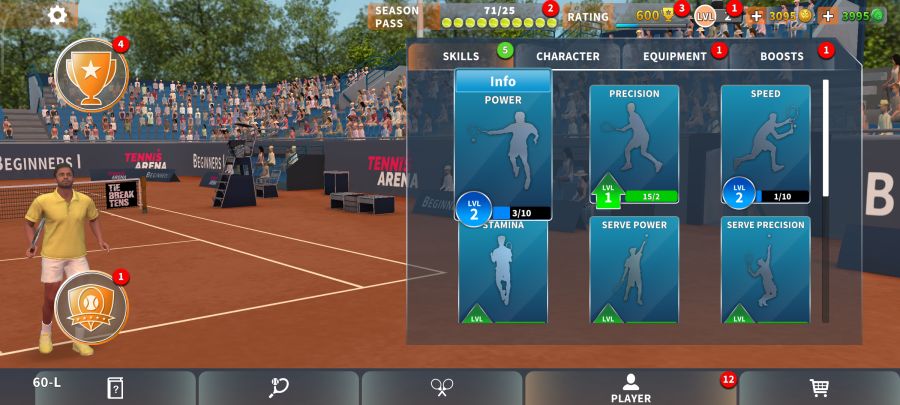Choose the Serve Power skill card
Image resolution: width=900 pixels, height=405 pixels.
(634, 270)
